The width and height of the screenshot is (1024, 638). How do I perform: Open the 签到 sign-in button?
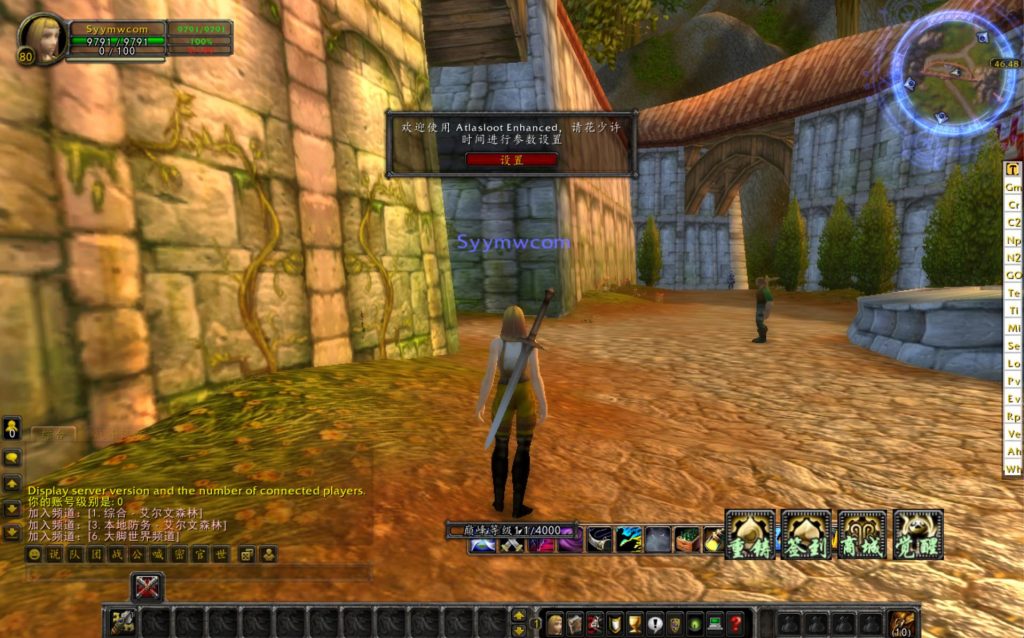coord(806,535)
